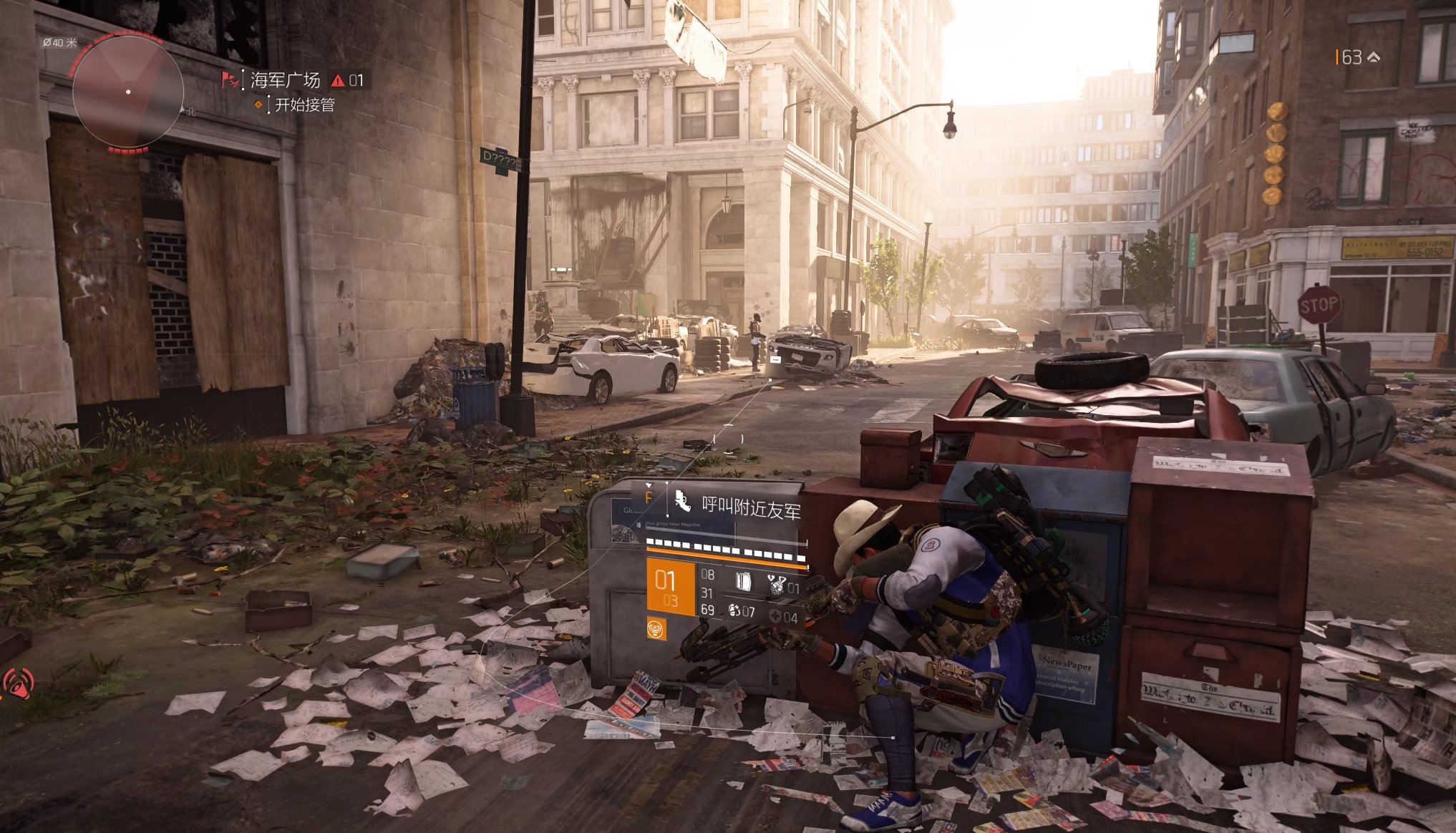Click the 开始接管 objective step
The image size is (1456, 833).
[x=304, y=105]
